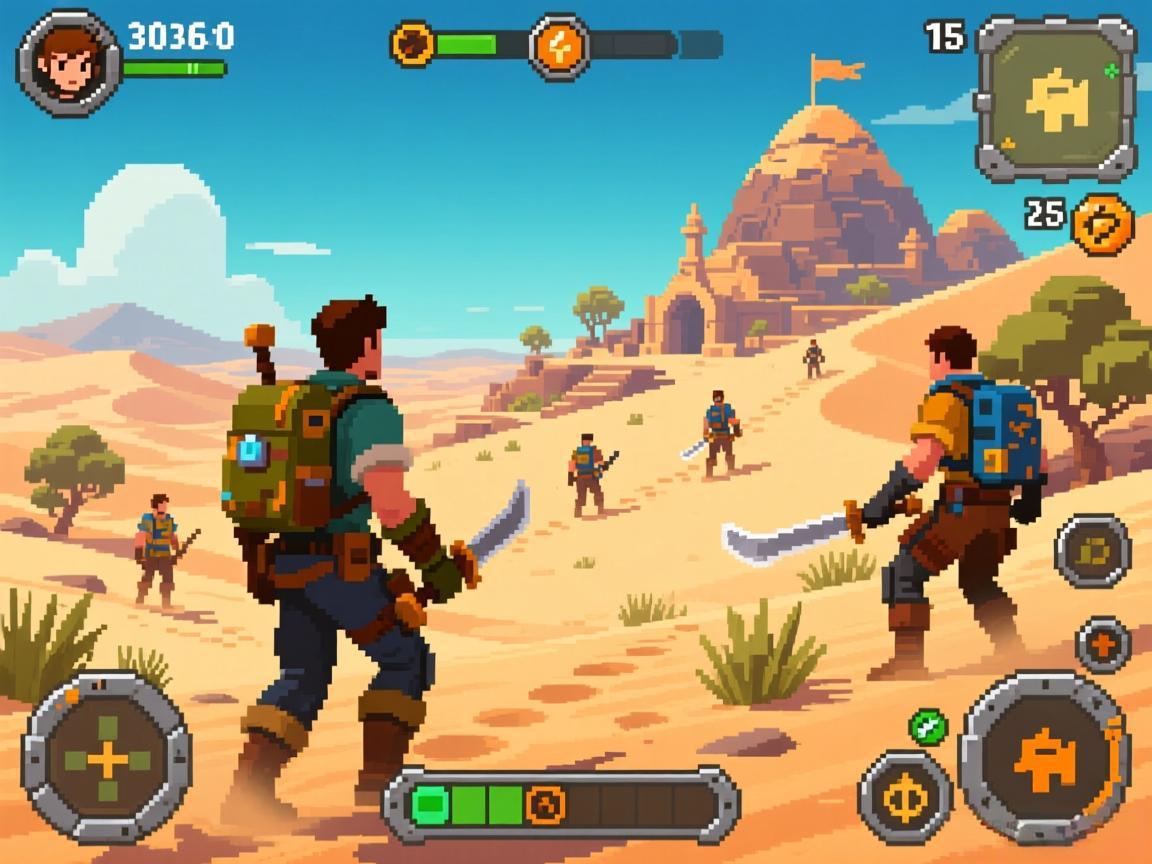Select the glowing green first hotbar slot
Viewport: 1152px width, 864px height.
pos(431,804)
